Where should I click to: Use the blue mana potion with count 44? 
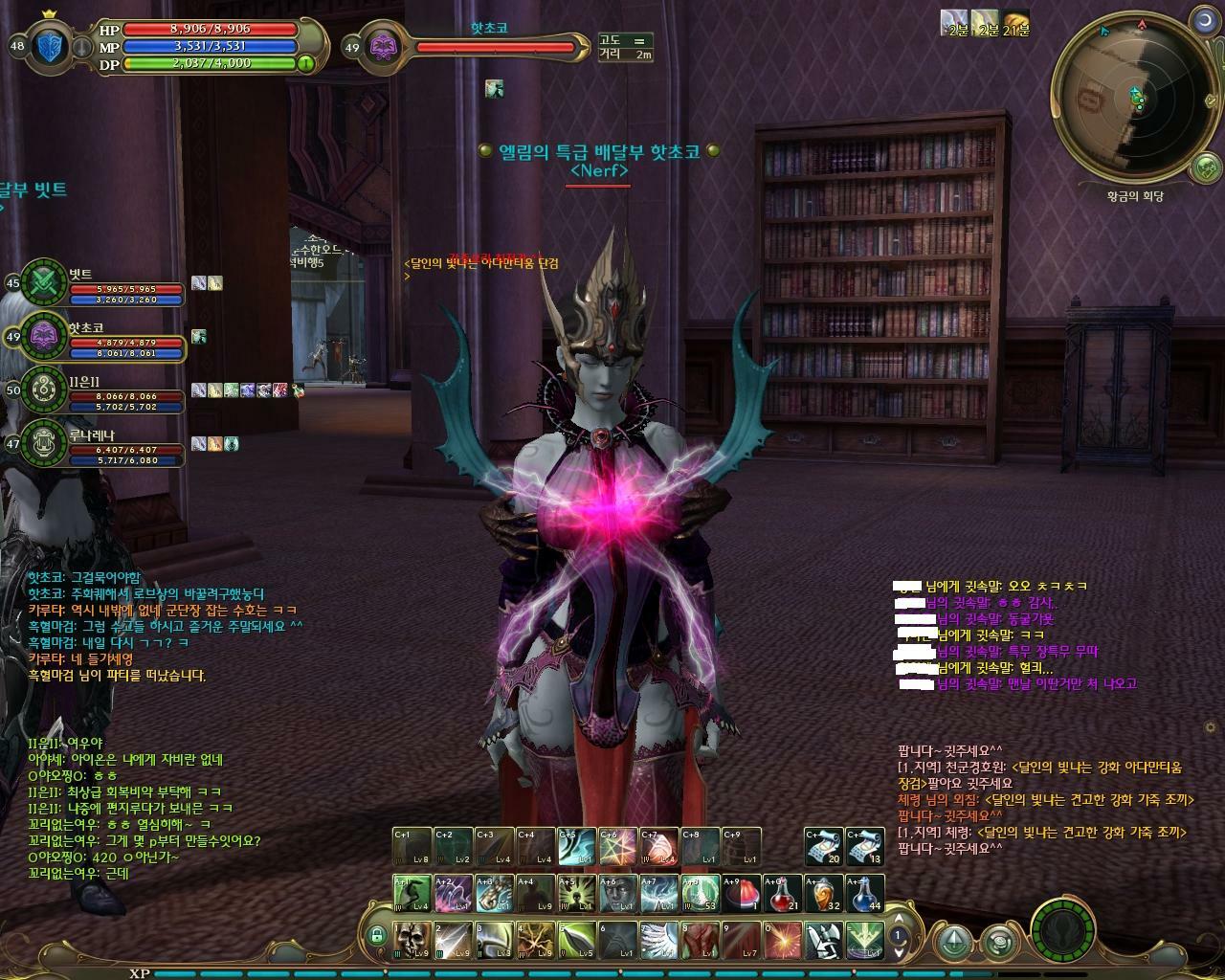click(x=865, y=894)
